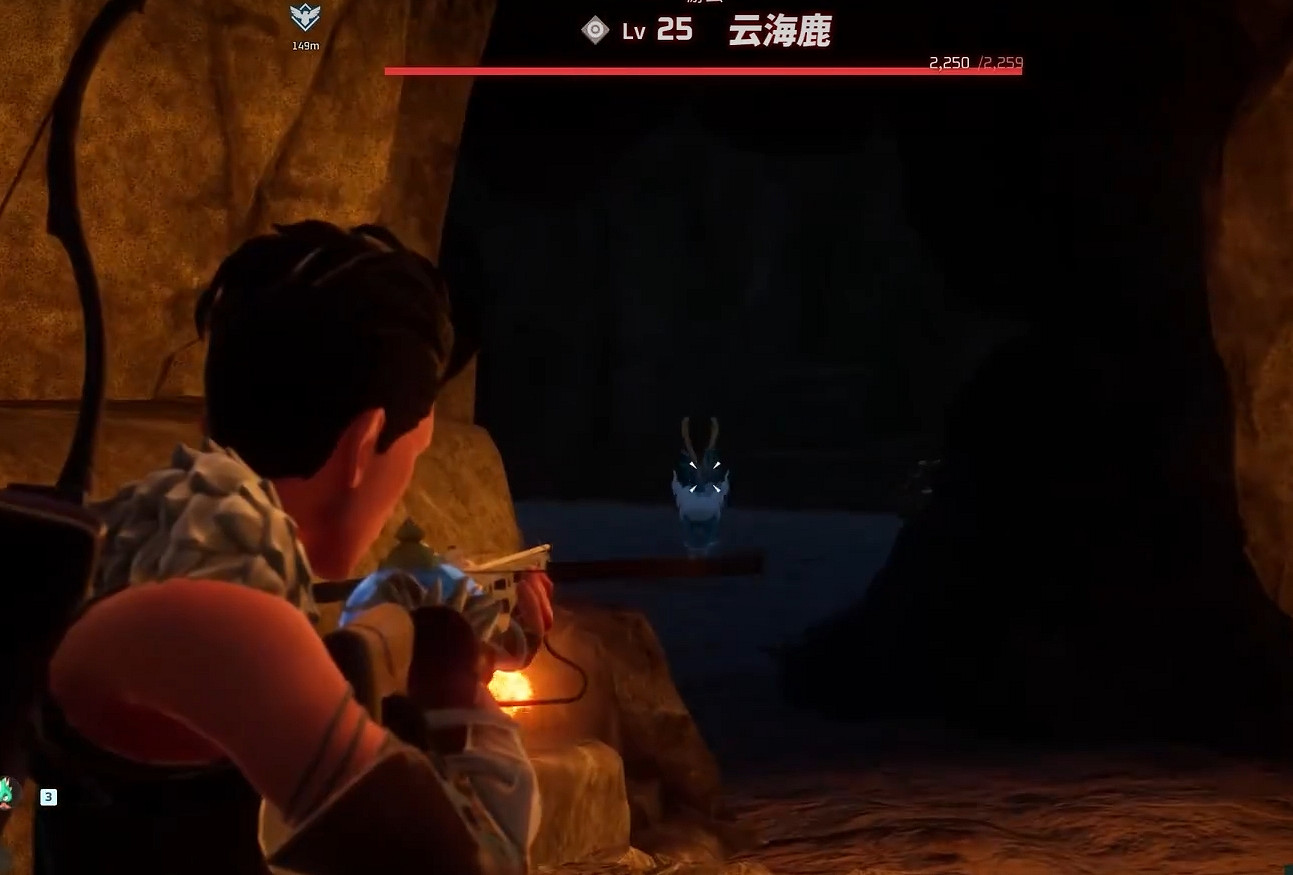Select the diamond boss emblem beside Lv 25
Screen dimensions: 1293x875
[x=594, y=29]
